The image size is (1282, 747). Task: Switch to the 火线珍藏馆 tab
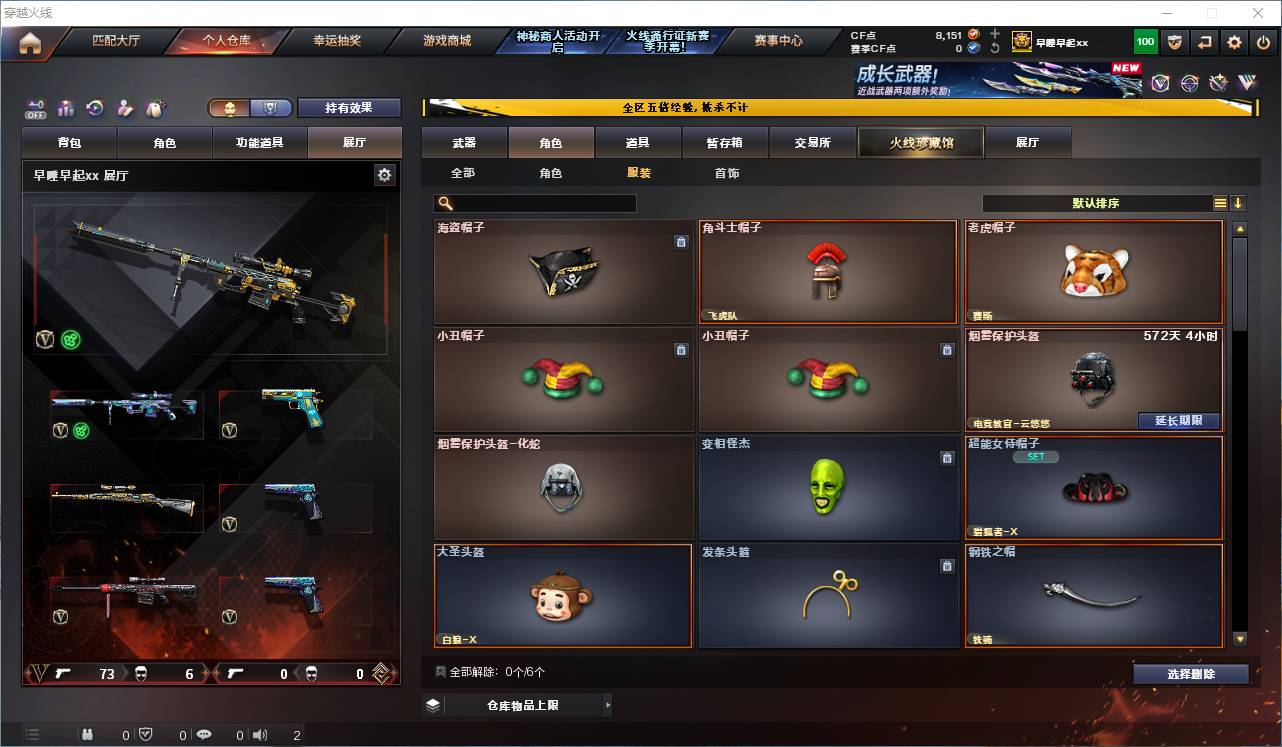[x=920, y=142]
